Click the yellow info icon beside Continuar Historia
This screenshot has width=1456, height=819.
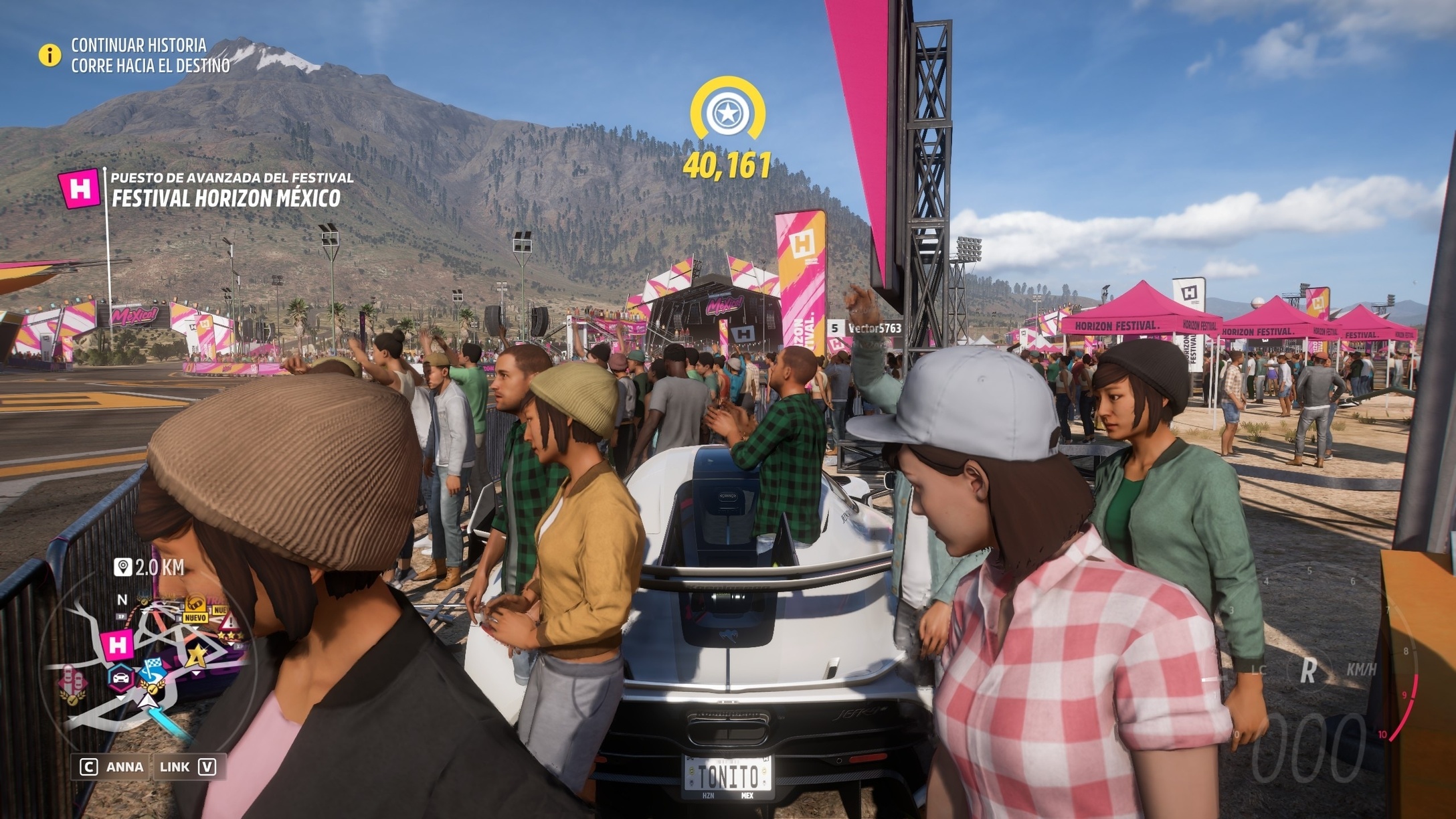pos(50,55)
